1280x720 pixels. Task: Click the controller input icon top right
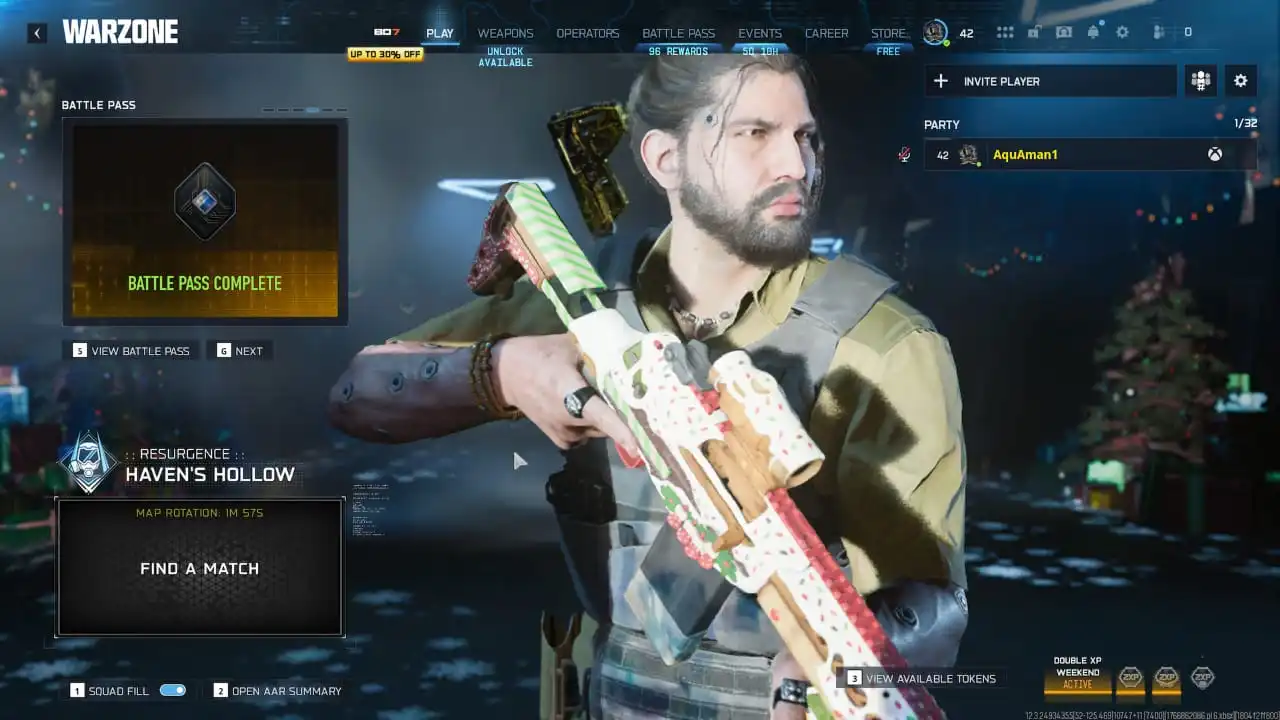[x=1187, y=32]
